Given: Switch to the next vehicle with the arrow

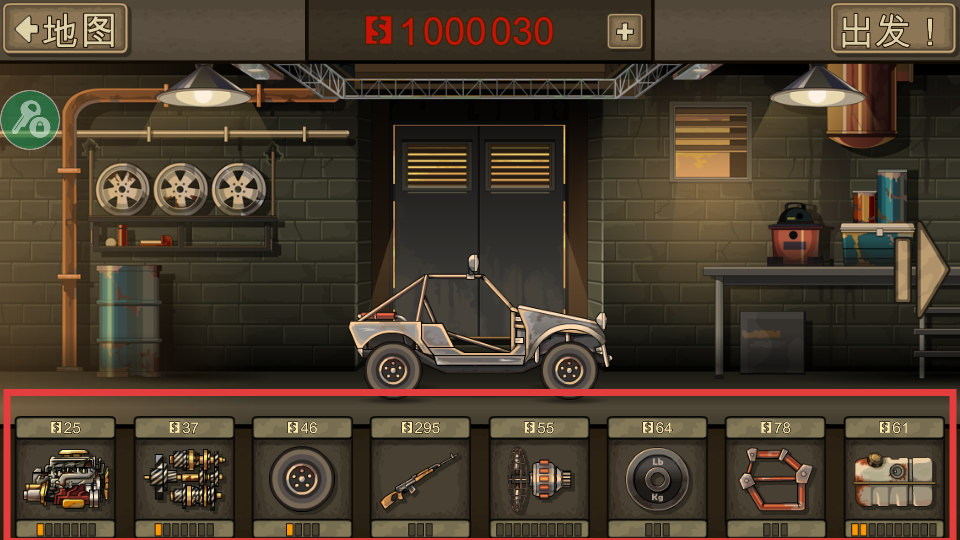Looking at the screenshot, I should (930, 270).
